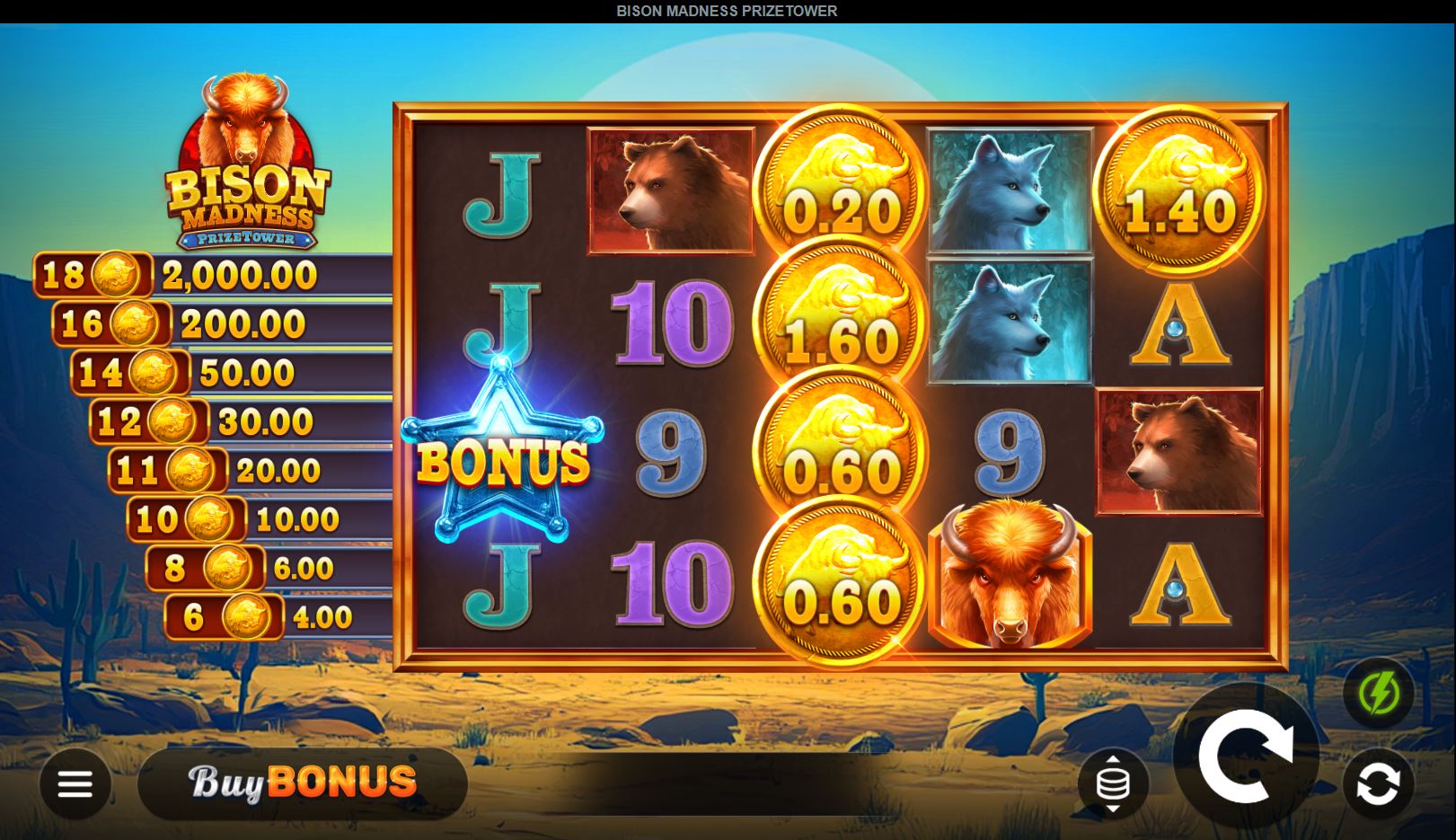Click the wolf symbol in the top row

pyautogui.click(x=1008, y=193)
